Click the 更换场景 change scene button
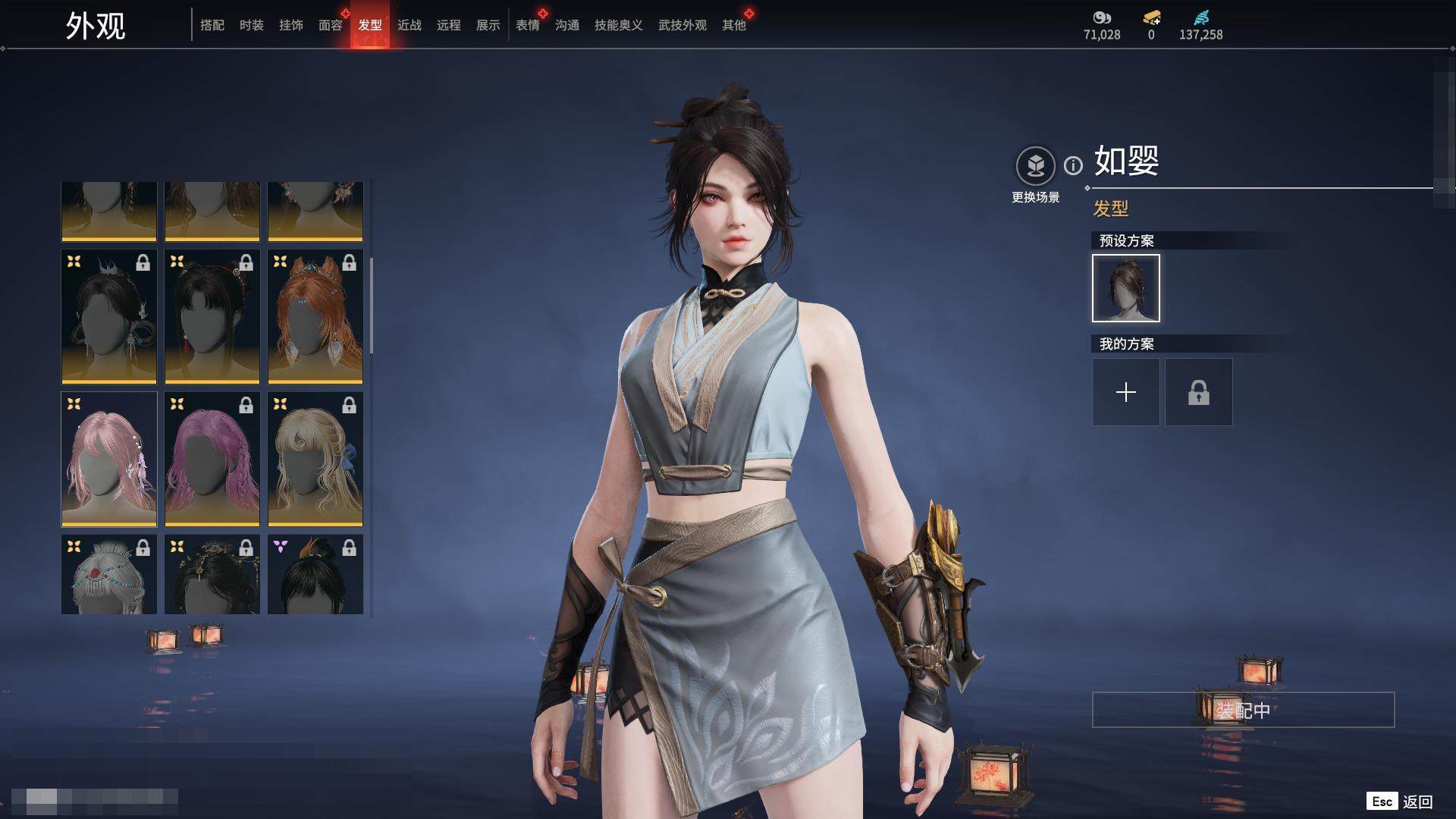The height and width of the screenshot is (819, 1456). (1035, 166)
